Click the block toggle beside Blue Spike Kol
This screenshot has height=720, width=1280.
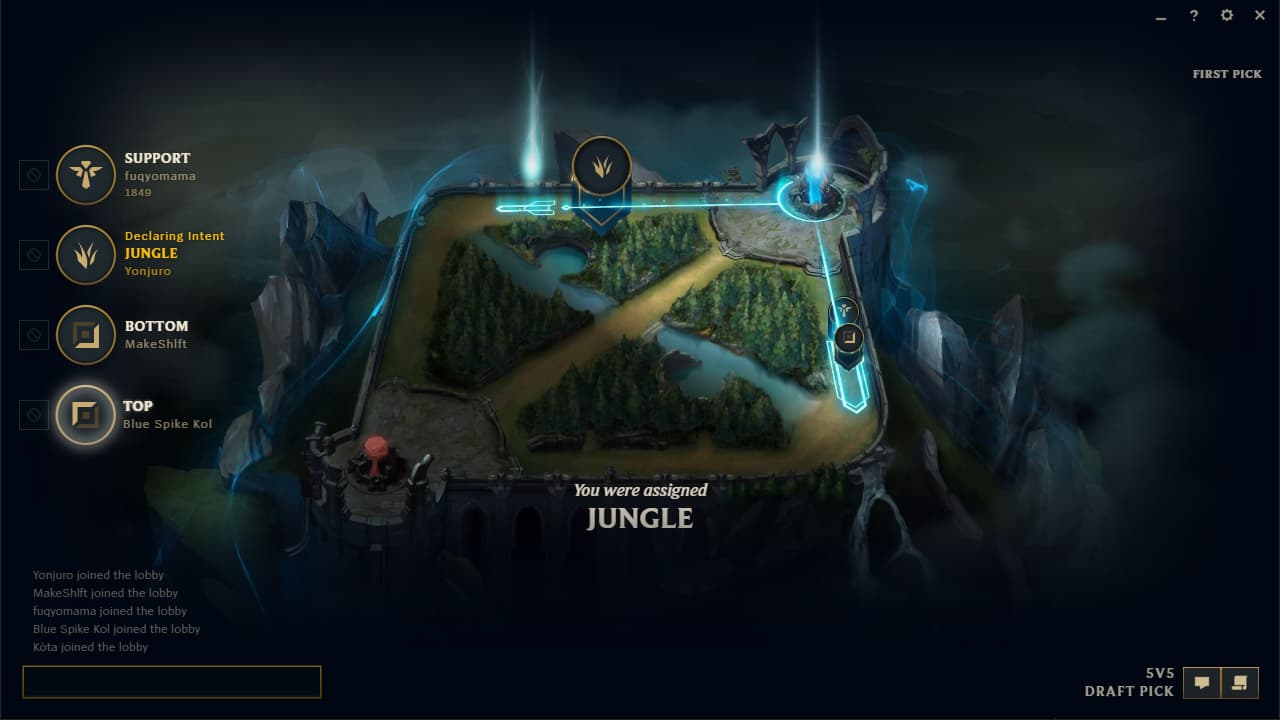pyautogui.click(x=33, y=414)
